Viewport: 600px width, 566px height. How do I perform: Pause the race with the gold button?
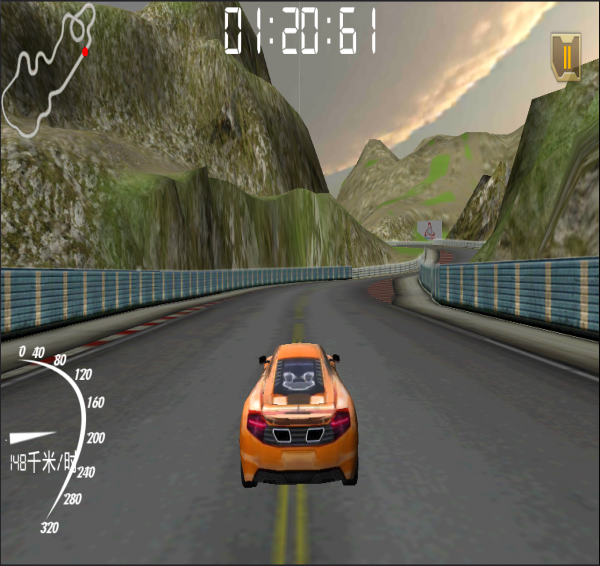pos(566,54)
